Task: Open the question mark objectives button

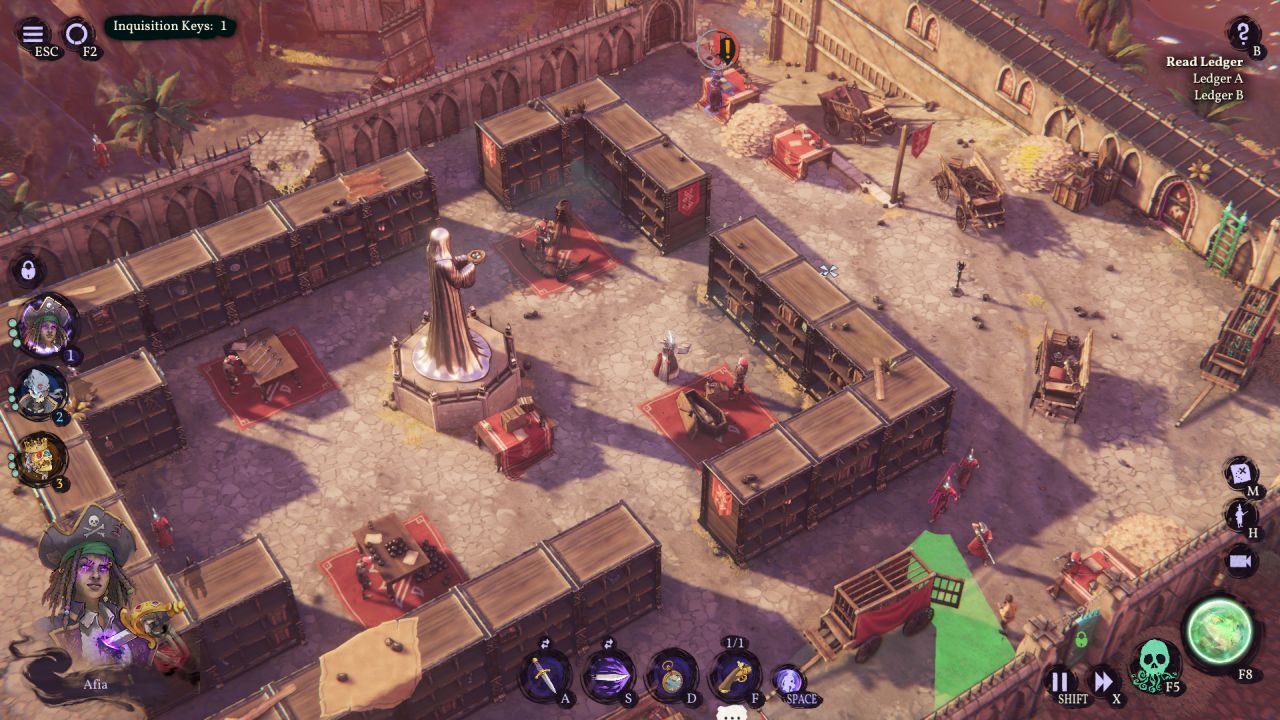Action: pyautogui.click(x=1243, y=33)
